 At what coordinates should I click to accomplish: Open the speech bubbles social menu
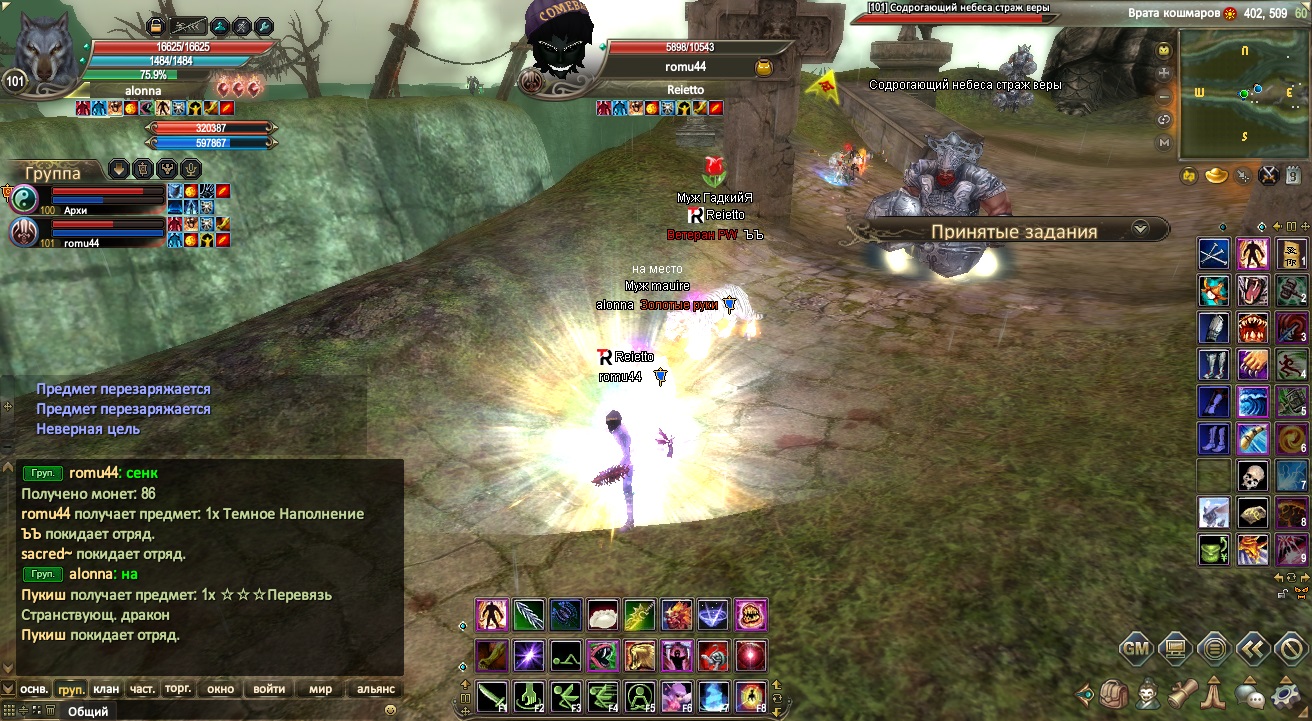[1248, 692]
